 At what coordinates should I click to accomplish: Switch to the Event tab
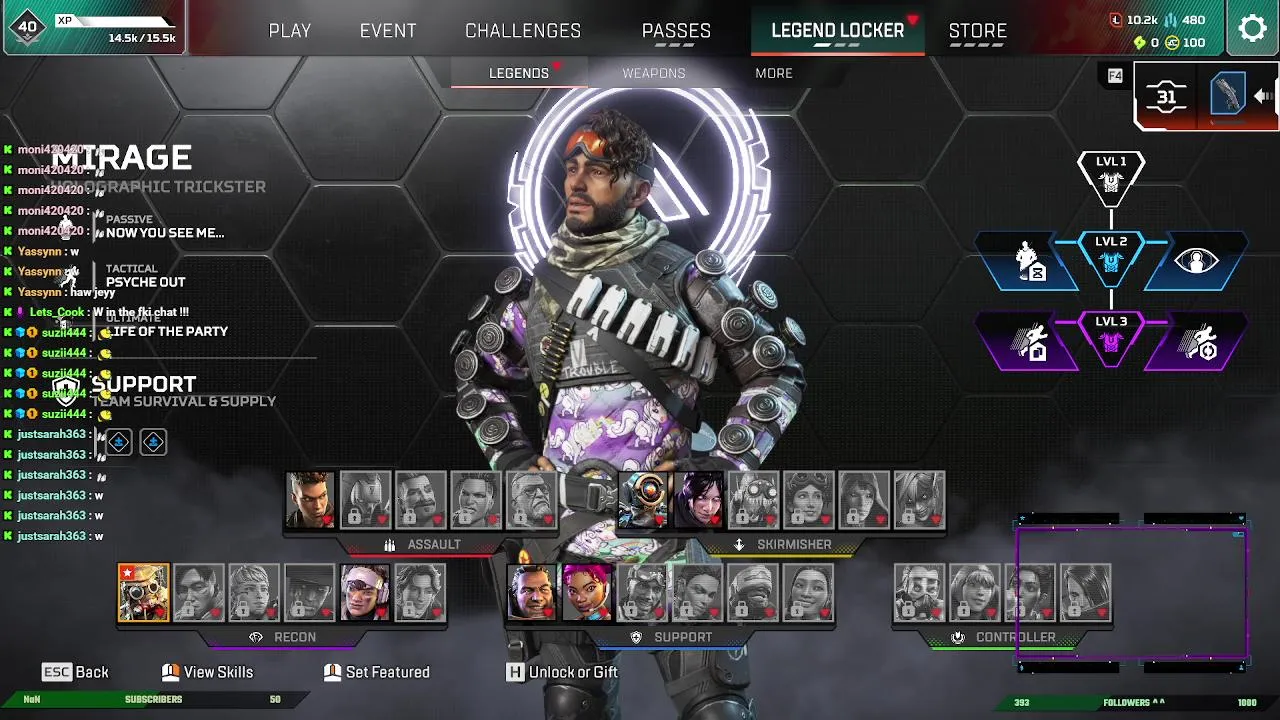pyautogui.click(x=388, y=31)
